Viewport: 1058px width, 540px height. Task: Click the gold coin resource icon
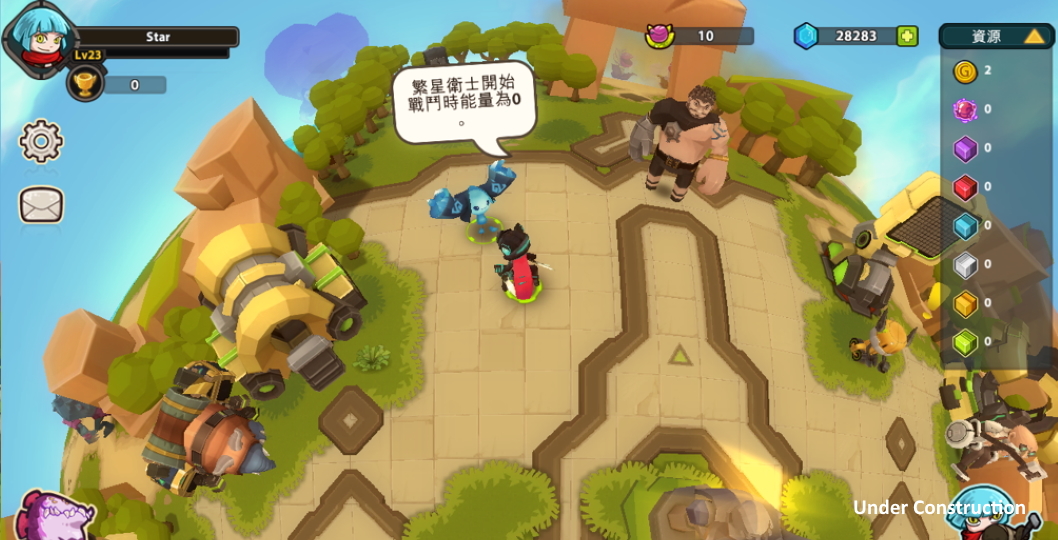pyautogui.click(x=964, y=71)
